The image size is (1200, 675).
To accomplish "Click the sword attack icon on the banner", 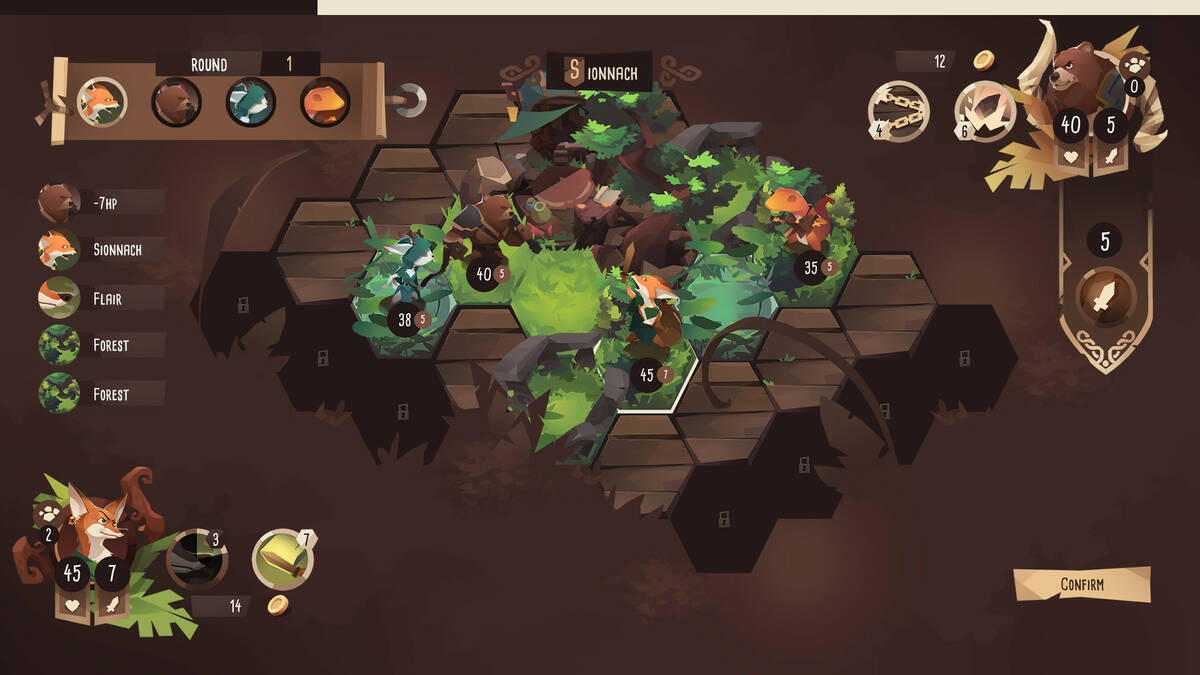I will (x=1105, y=297).
